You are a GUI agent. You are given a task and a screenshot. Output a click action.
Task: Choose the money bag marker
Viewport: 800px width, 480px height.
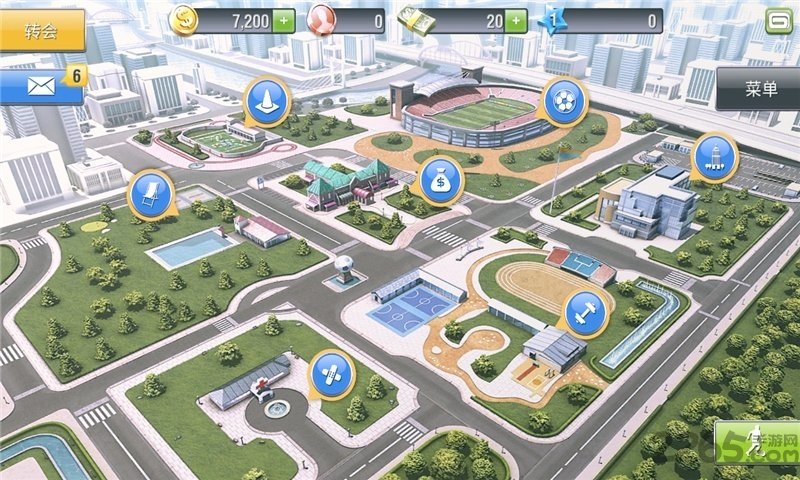click(x=439, y=179)
